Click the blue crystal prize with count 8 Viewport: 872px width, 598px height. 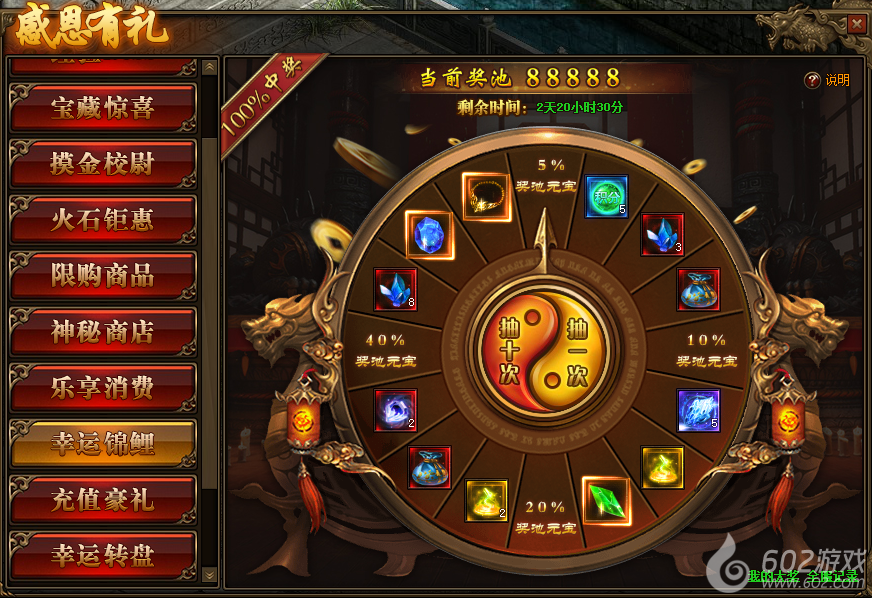tap(395, 289)
